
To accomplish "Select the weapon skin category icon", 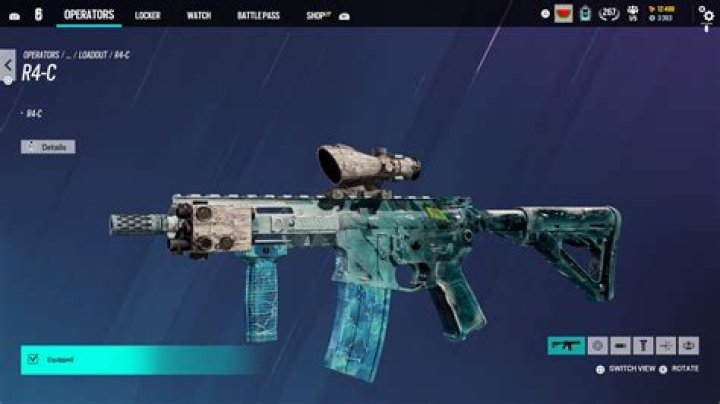I will click(566, 345).
